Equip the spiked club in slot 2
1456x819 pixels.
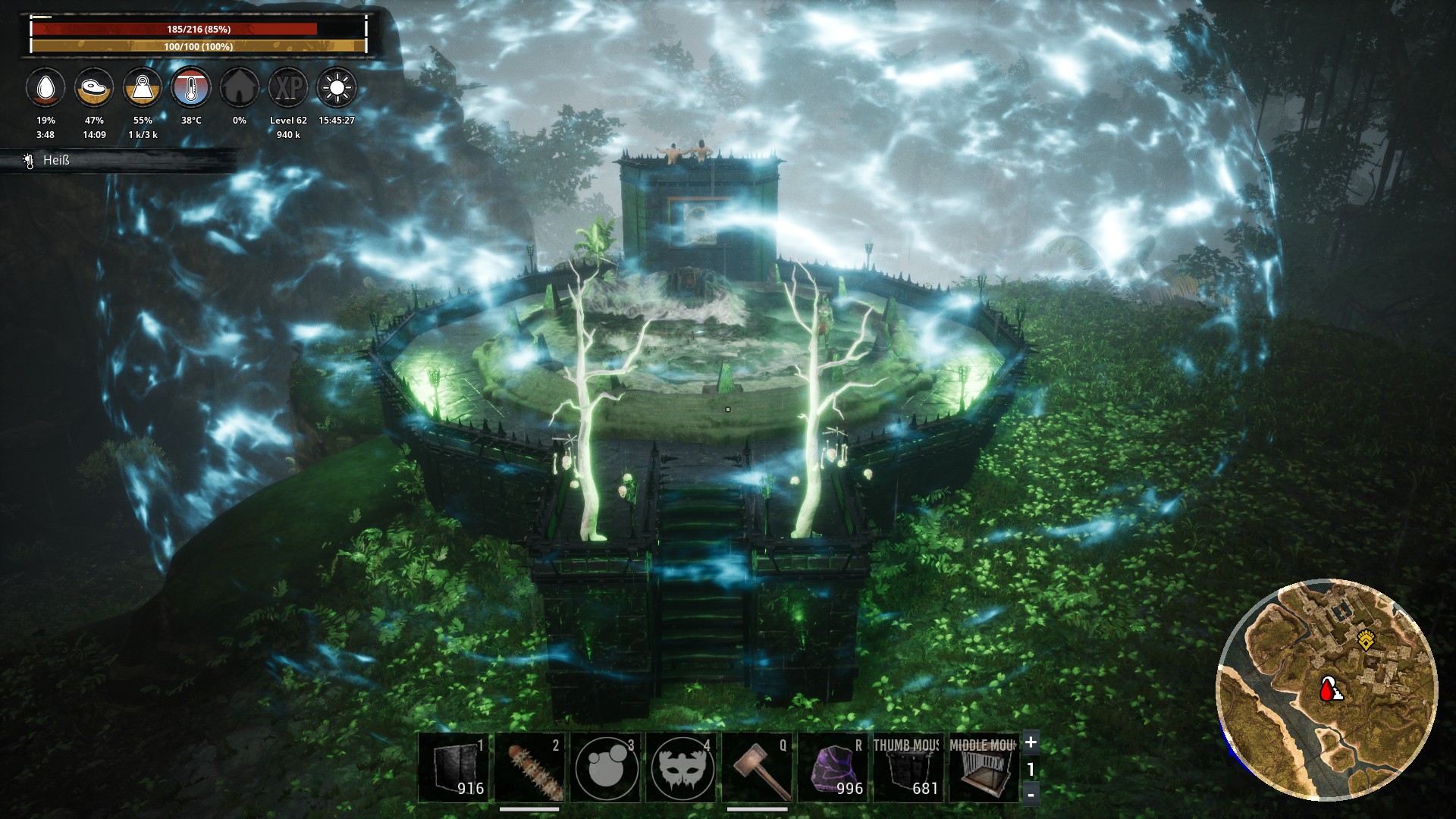(531, 767)
